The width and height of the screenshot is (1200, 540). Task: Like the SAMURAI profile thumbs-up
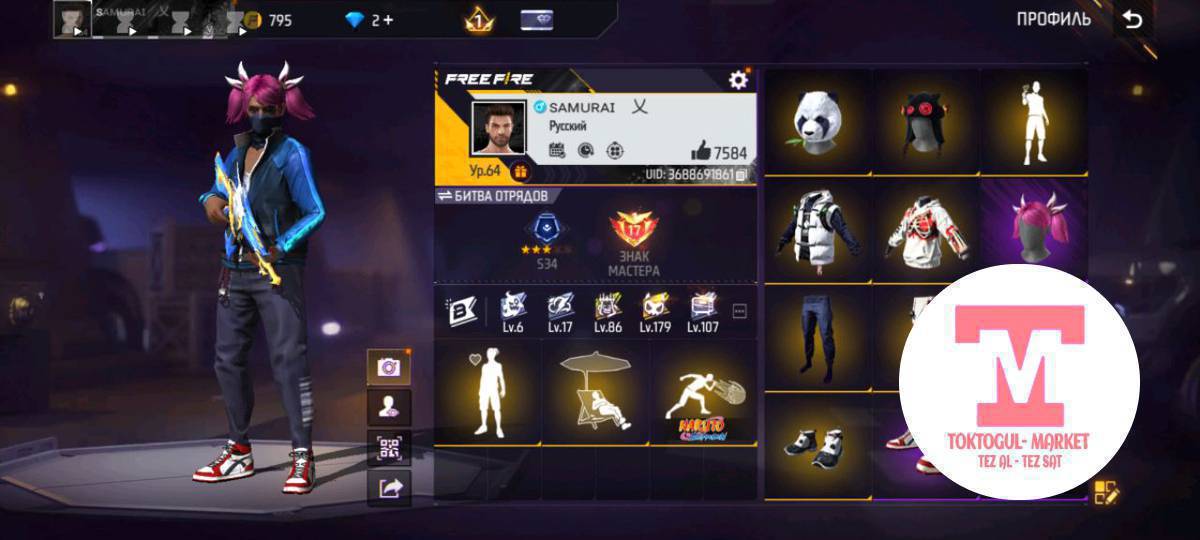coord(701,152)
